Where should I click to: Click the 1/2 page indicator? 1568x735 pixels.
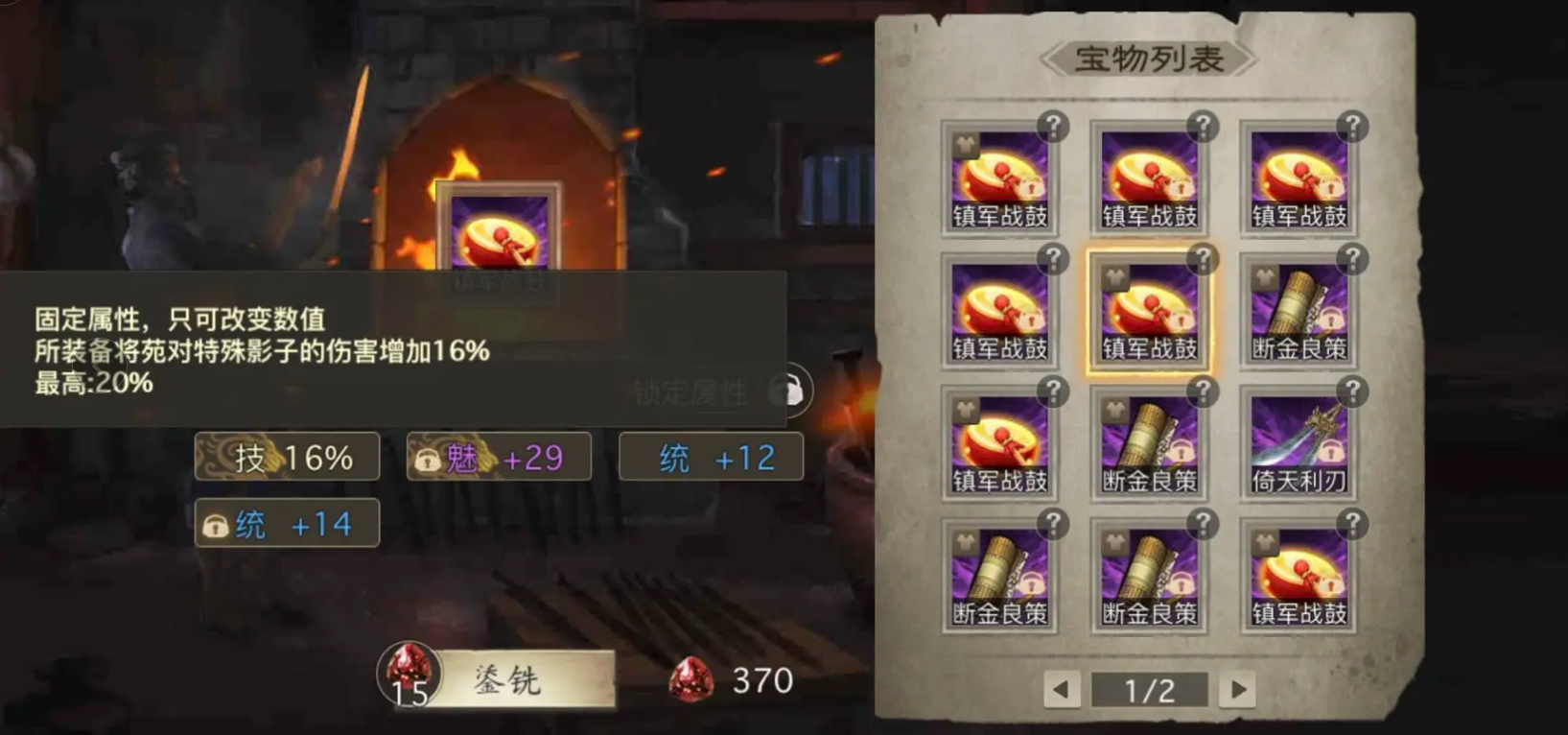pyautogui.click(x=1150, y=688)
